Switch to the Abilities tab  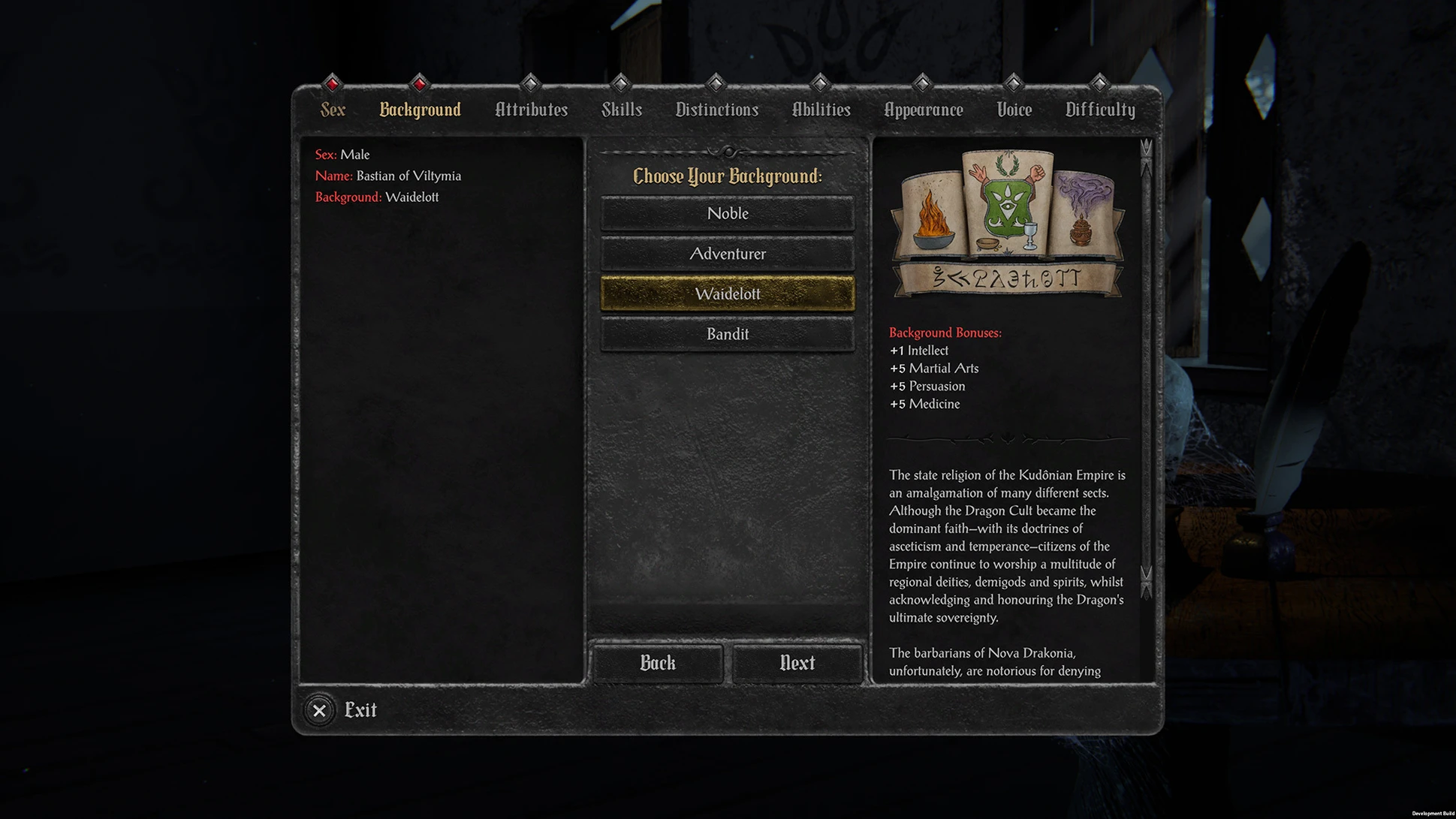coord(821,110)
